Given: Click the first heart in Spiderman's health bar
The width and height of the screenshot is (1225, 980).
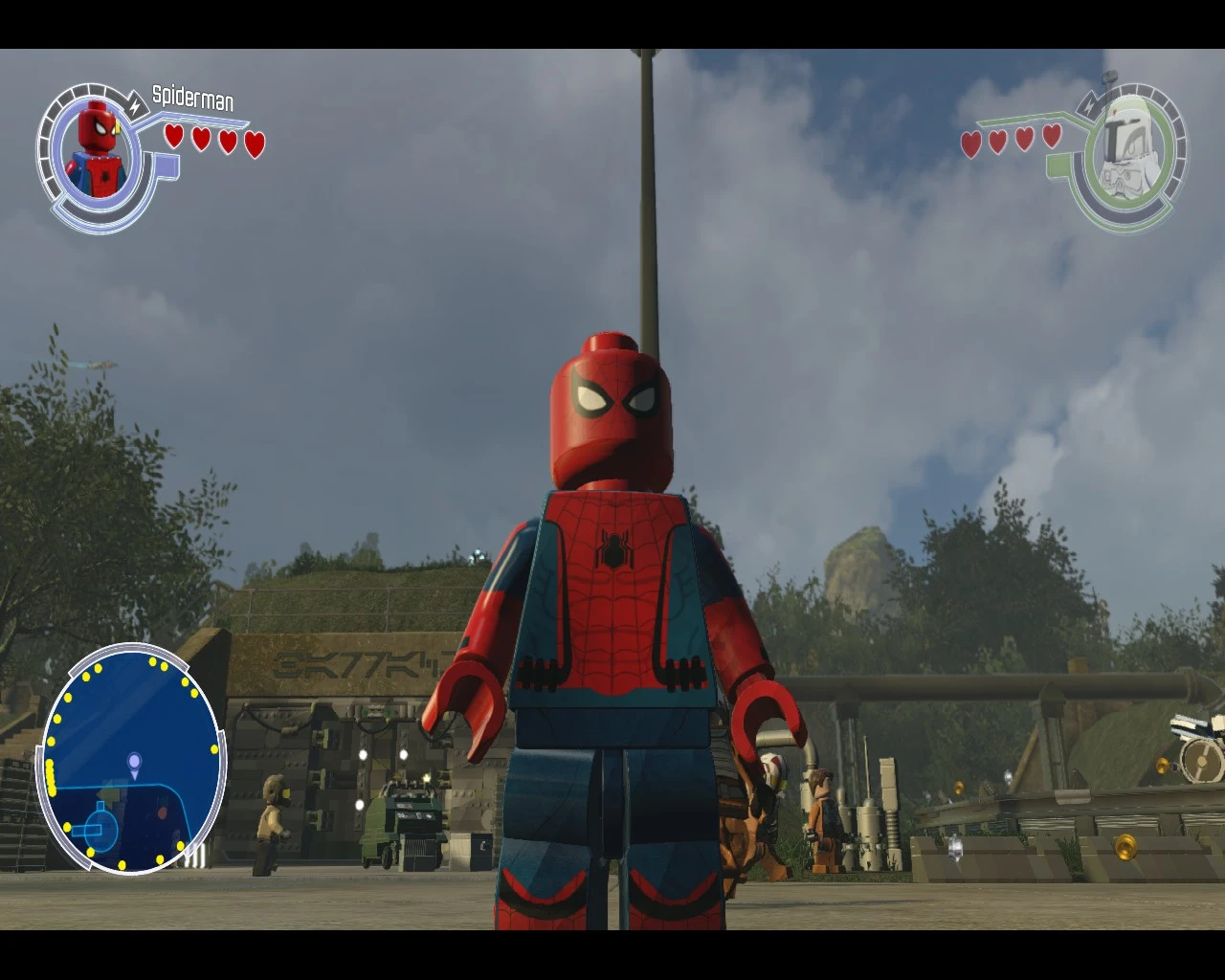Looking at the screenshot, I should coord(173,137).
